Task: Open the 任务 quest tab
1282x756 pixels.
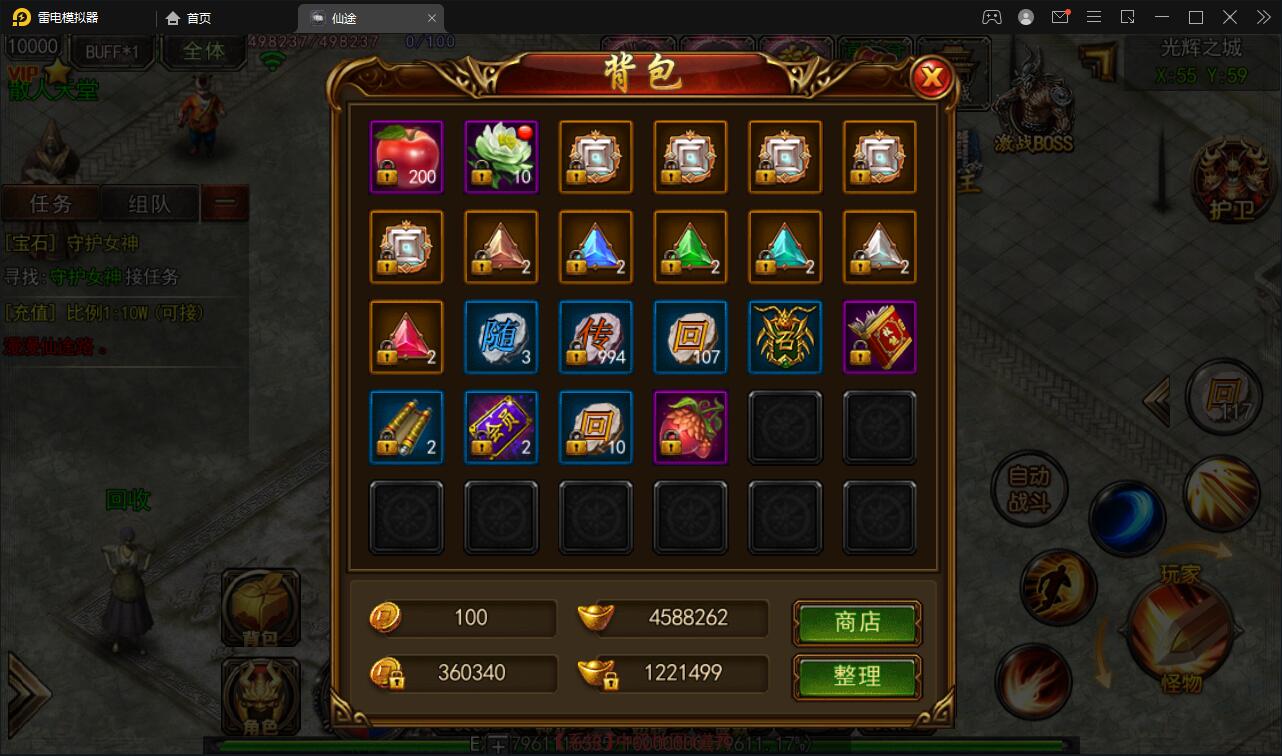Action: 50,204
